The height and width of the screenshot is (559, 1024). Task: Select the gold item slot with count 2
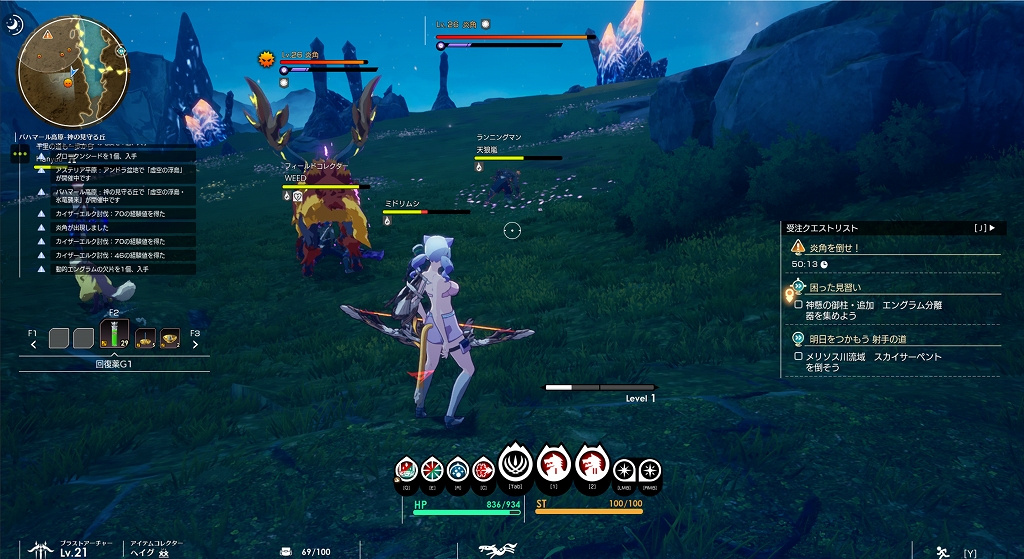(x=169, y=338)
